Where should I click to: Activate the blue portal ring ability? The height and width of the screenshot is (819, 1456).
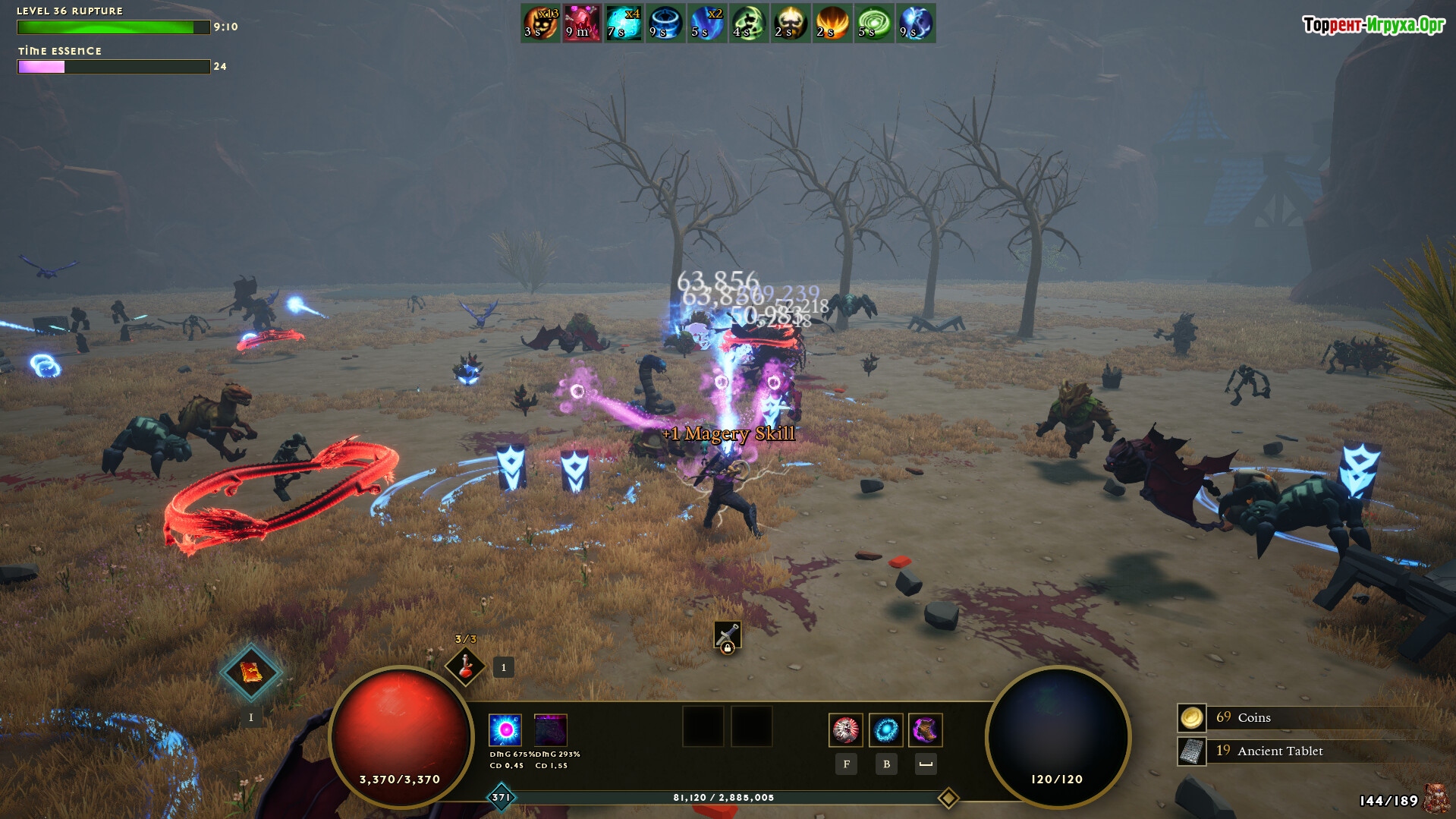coord(885,730)
